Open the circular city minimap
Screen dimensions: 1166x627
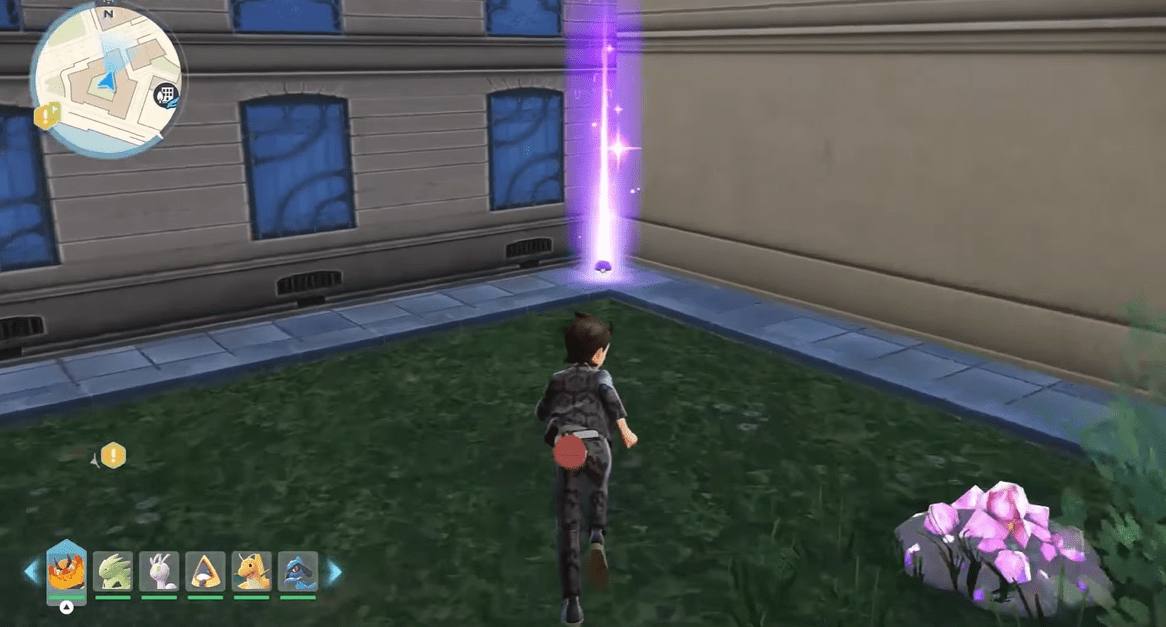point(105,80)
